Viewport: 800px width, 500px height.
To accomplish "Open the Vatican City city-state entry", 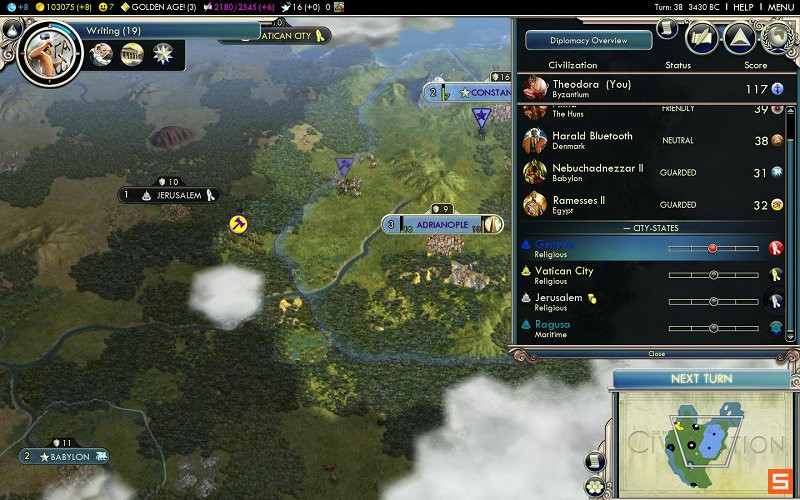I will click(563, 275).
